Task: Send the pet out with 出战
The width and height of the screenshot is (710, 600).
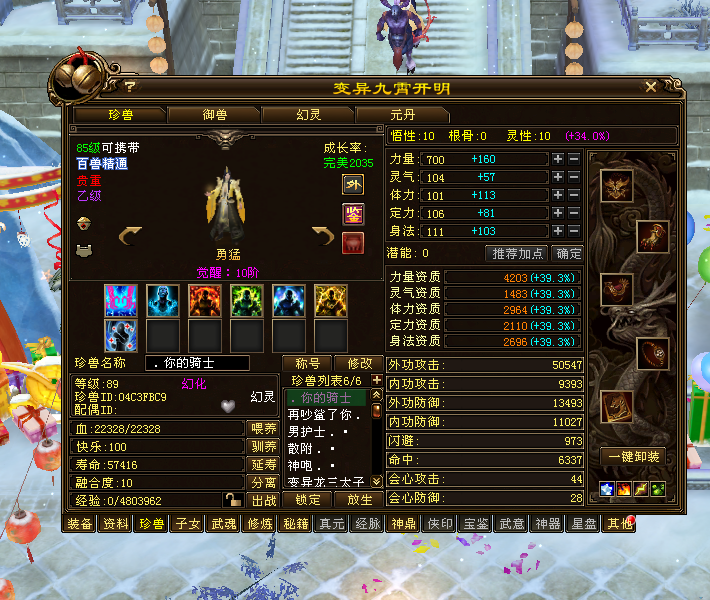Action: 262,500
